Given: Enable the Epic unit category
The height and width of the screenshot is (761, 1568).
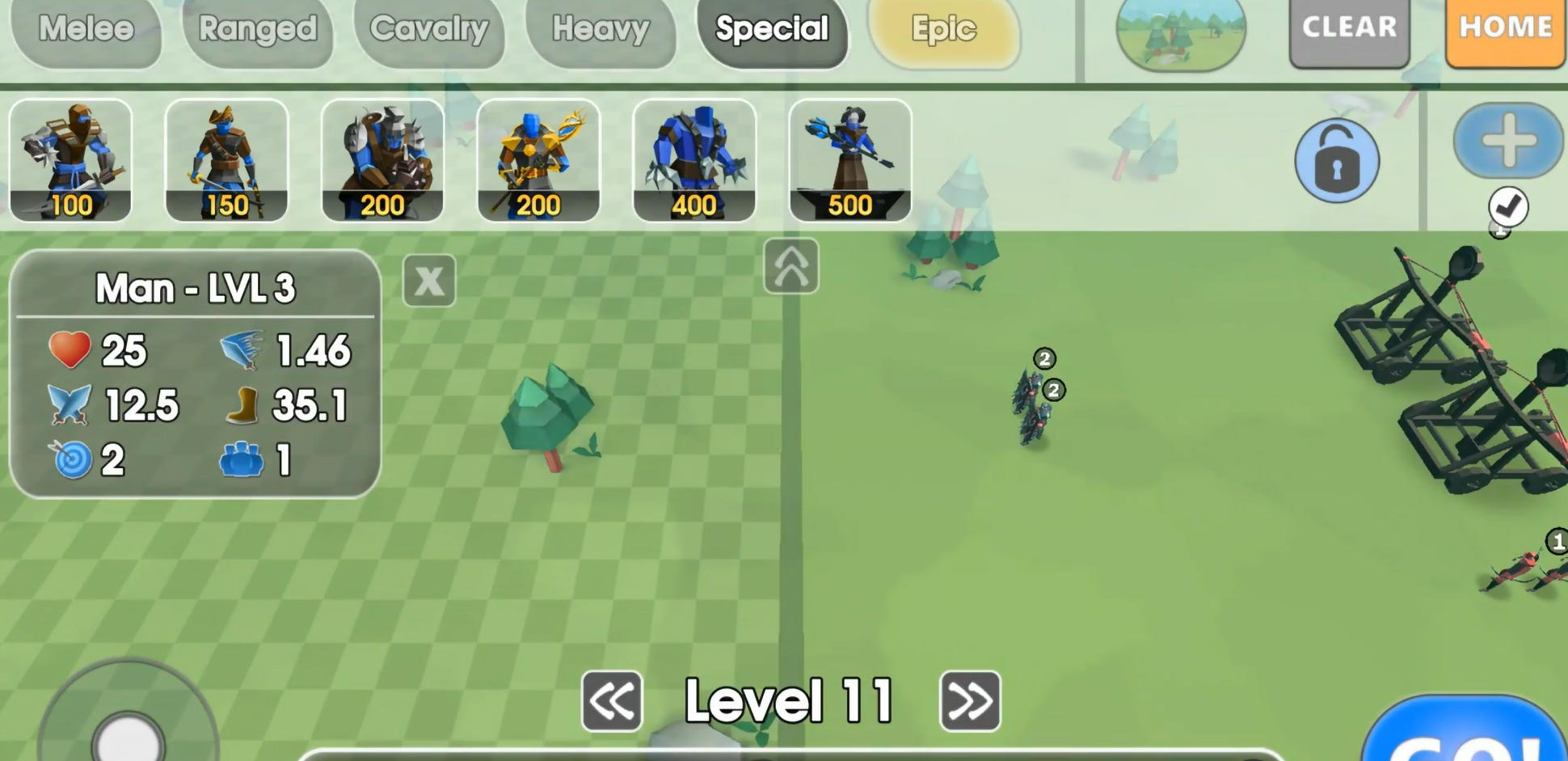Looking at the screenshot, I should [x=946, y=30].
